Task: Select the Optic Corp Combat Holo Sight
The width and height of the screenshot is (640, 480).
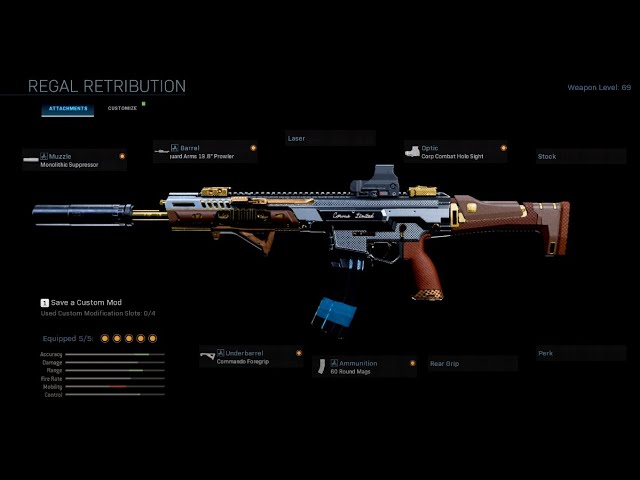Action: point(455,152)
